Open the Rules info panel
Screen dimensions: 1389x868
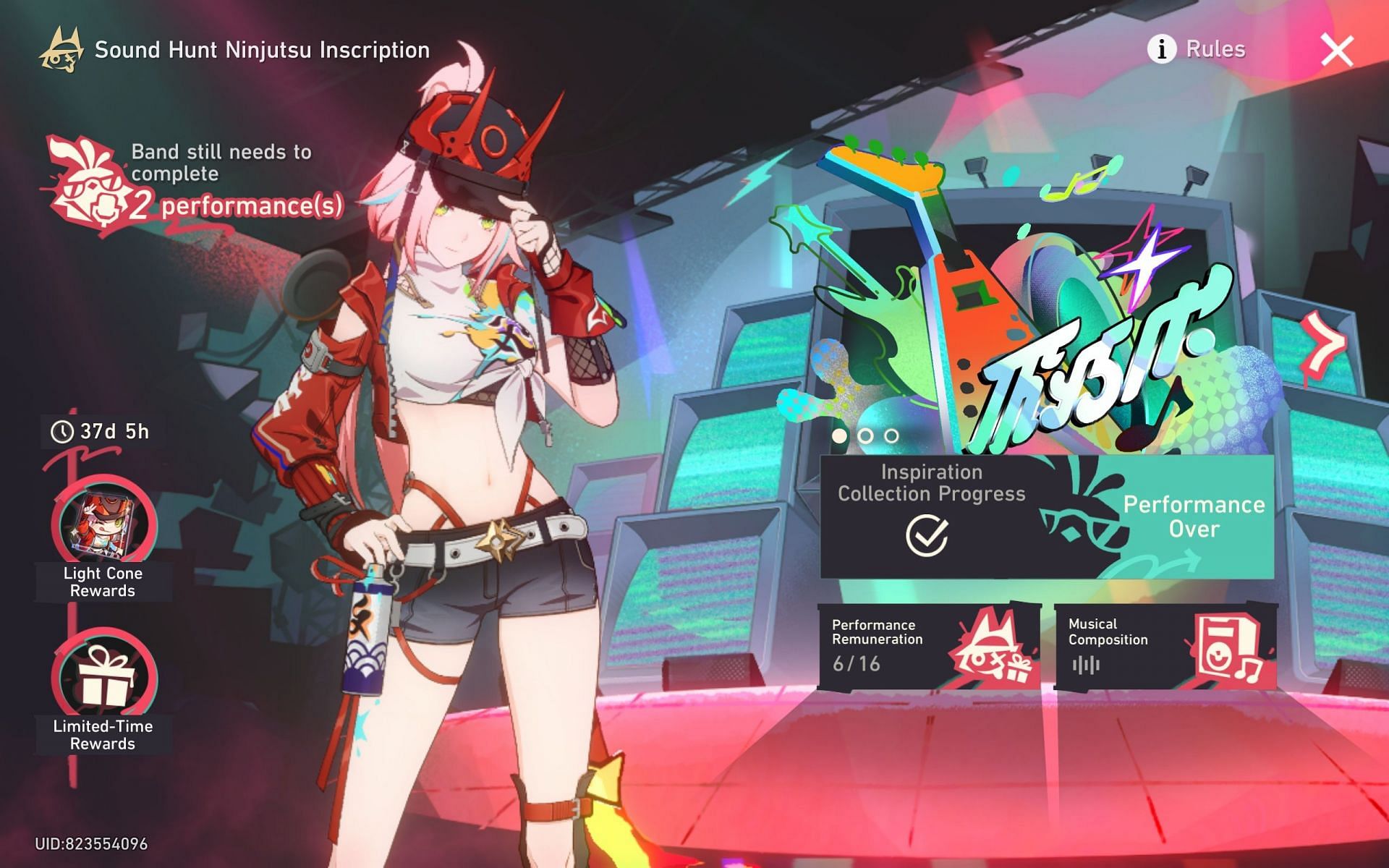click(x=1197, y=49)
